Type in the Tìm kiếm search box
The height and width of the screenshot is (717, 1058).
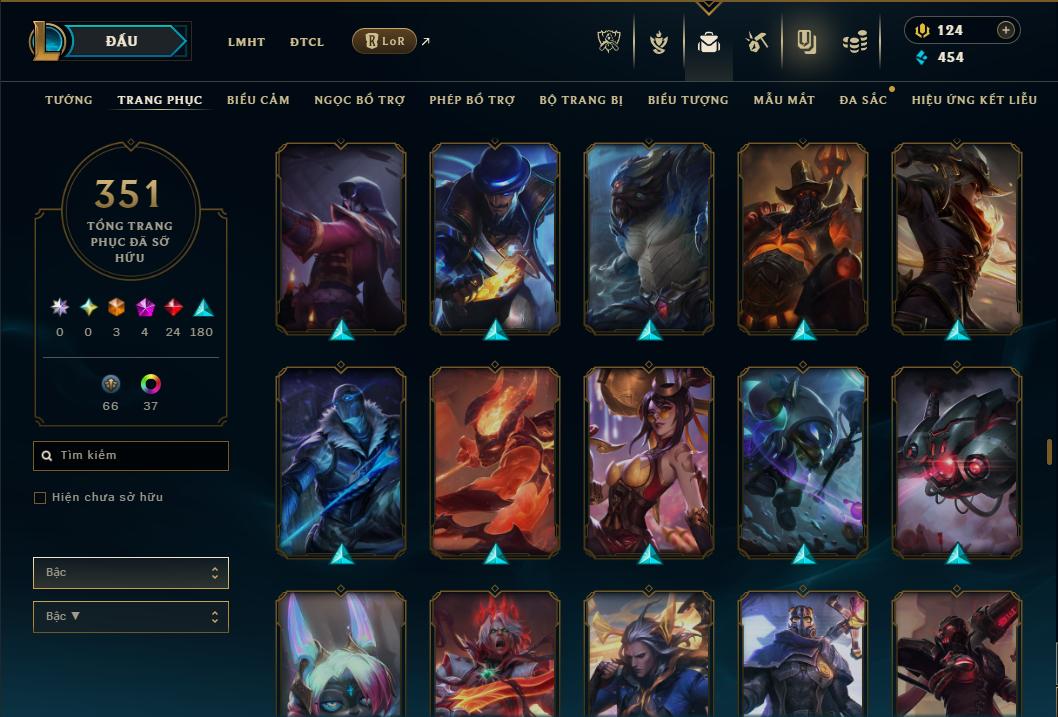tap(131, 456)
